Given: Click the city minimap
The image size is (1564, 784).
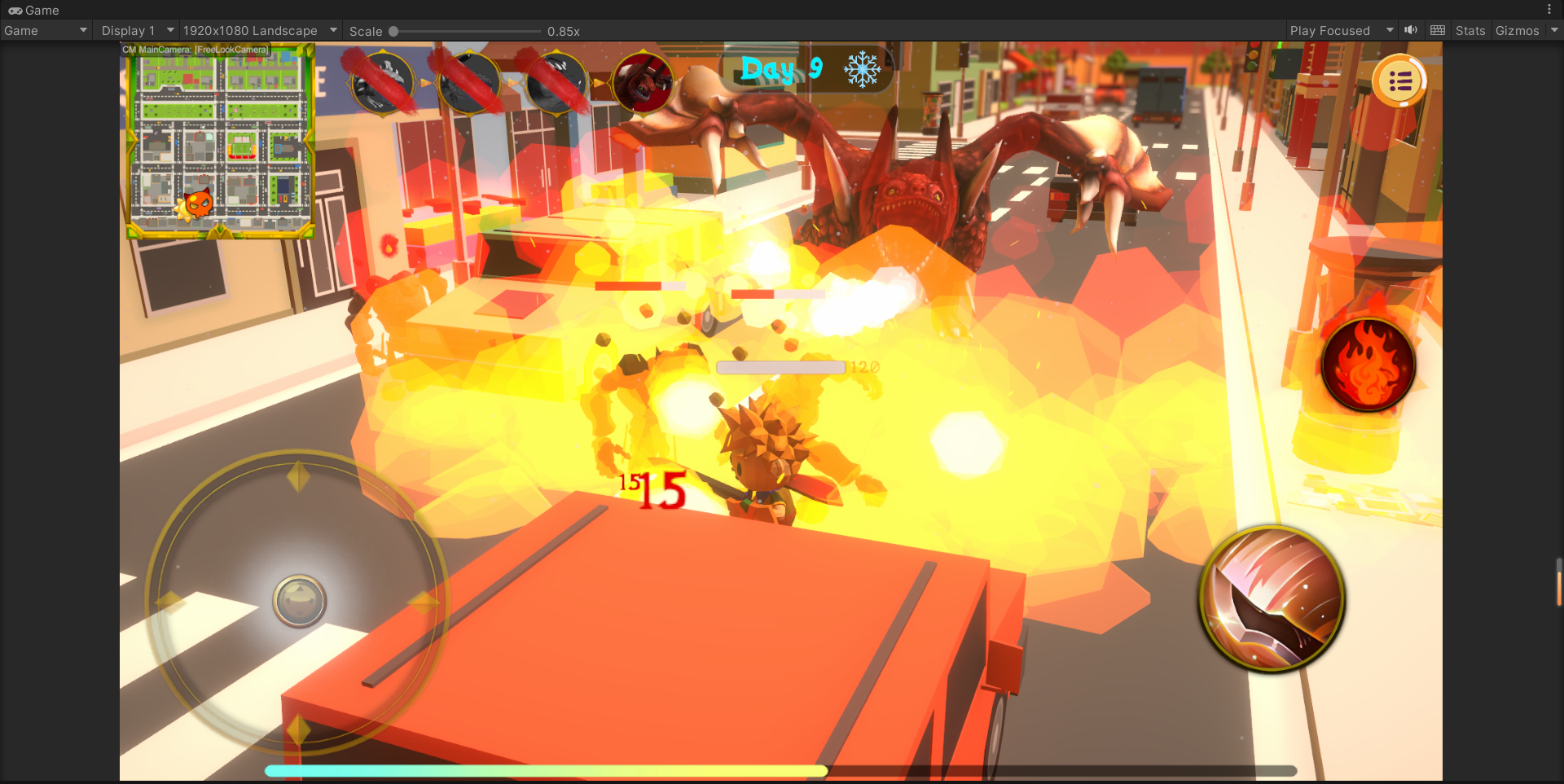Looking at the screenshot, I should coord(219,143).
